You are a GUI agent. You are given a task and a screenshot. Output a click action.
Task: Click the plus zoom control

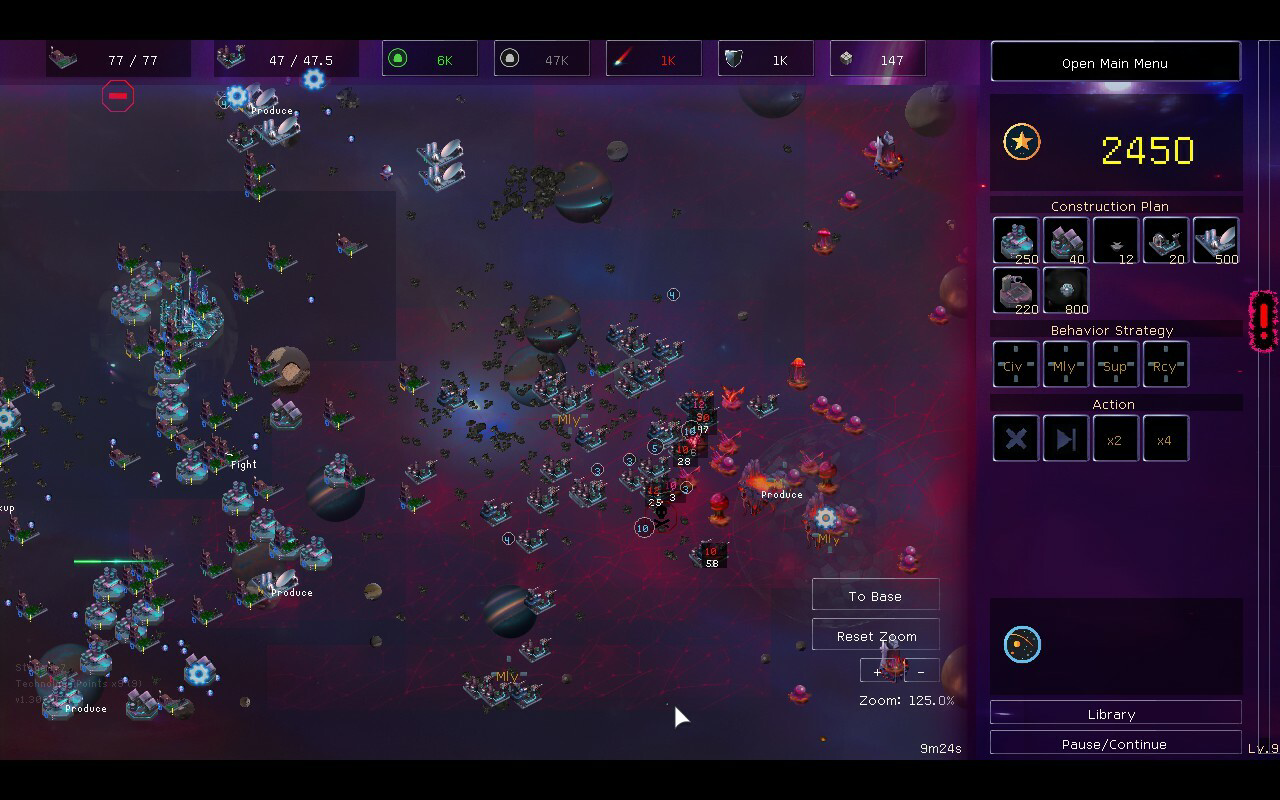pyautogui.click(x=877, y=671)
